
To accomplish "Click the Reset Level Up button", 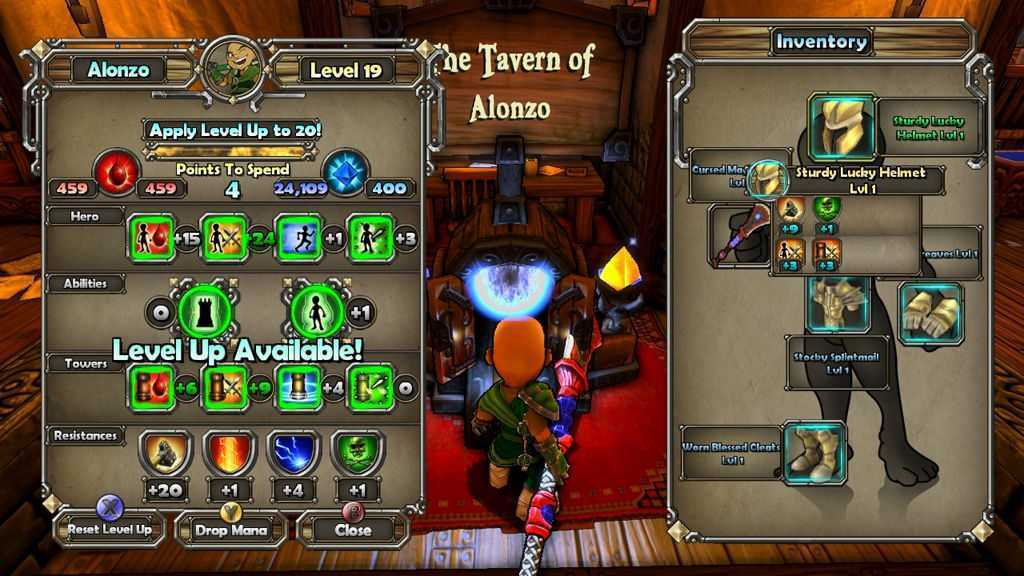I will point(110,528).
